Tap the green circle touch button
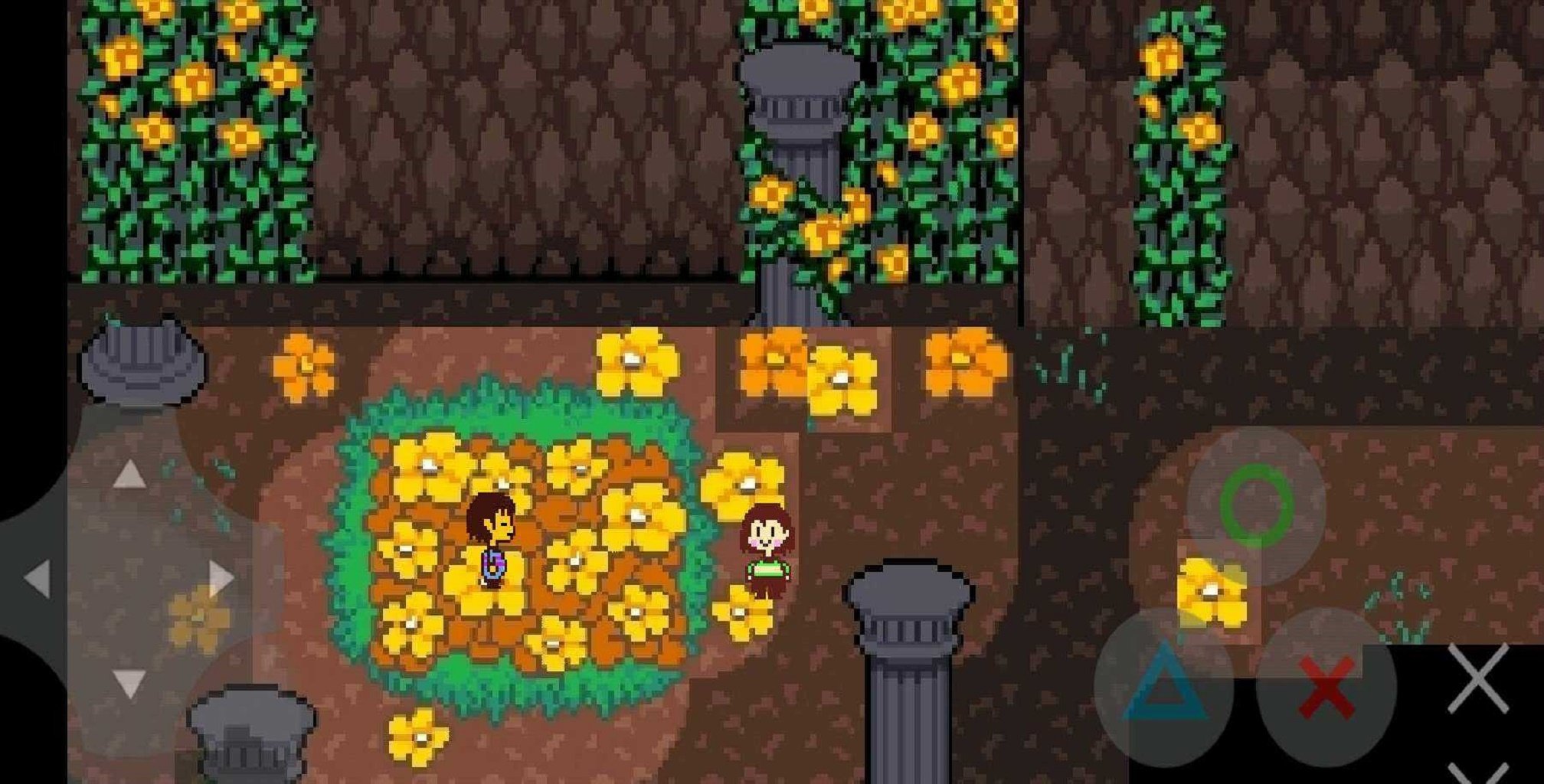The image size is (1544, 784). (1257, 505)
